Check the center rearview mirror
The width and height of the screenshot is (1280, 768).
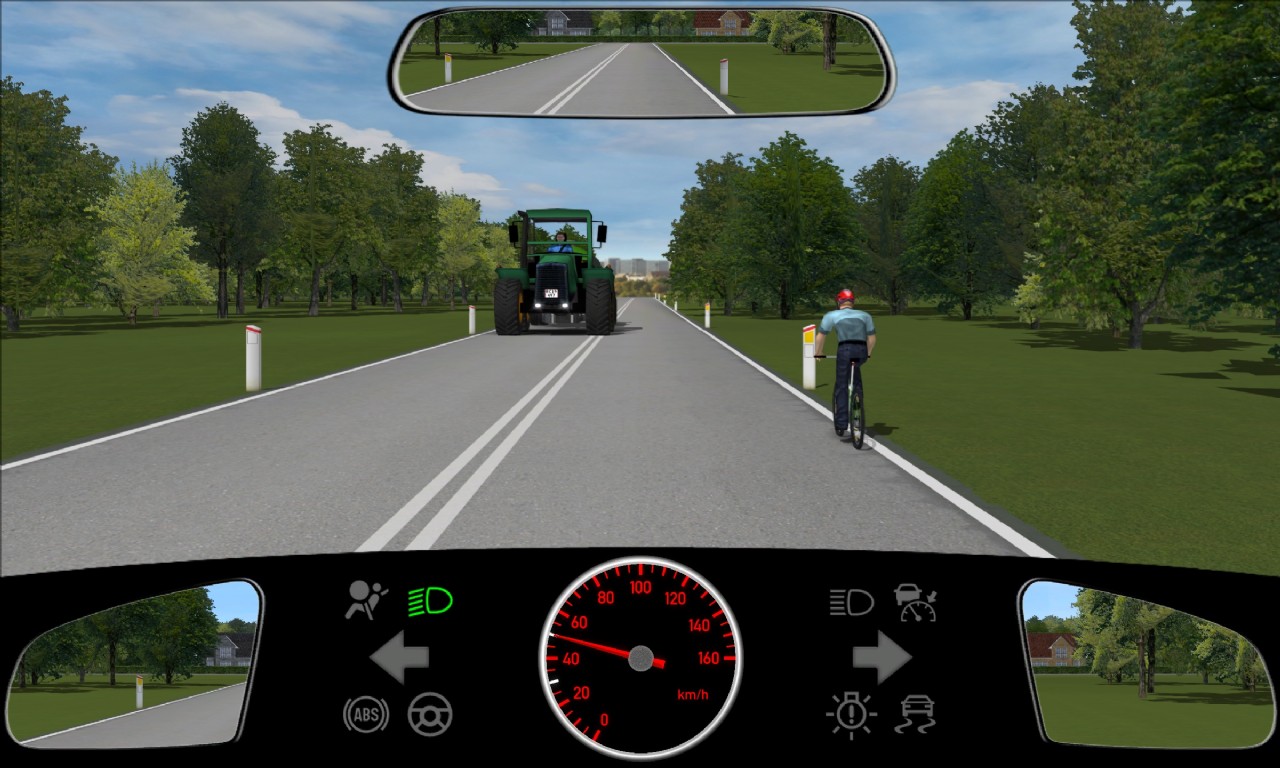[x=641, y=63]
